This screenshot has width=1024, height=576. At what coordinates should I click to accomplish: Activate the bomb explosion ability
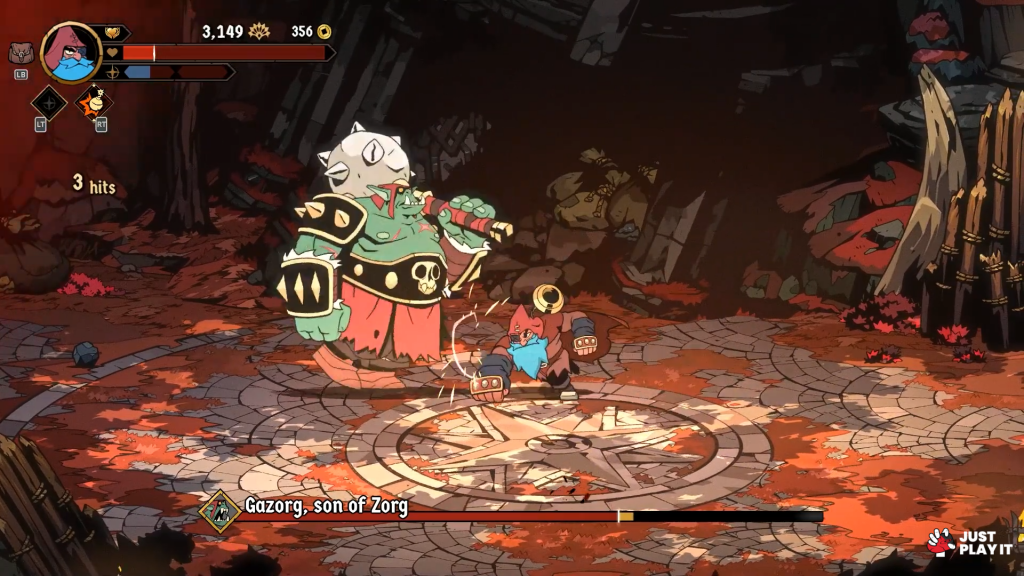coord(94,102)
